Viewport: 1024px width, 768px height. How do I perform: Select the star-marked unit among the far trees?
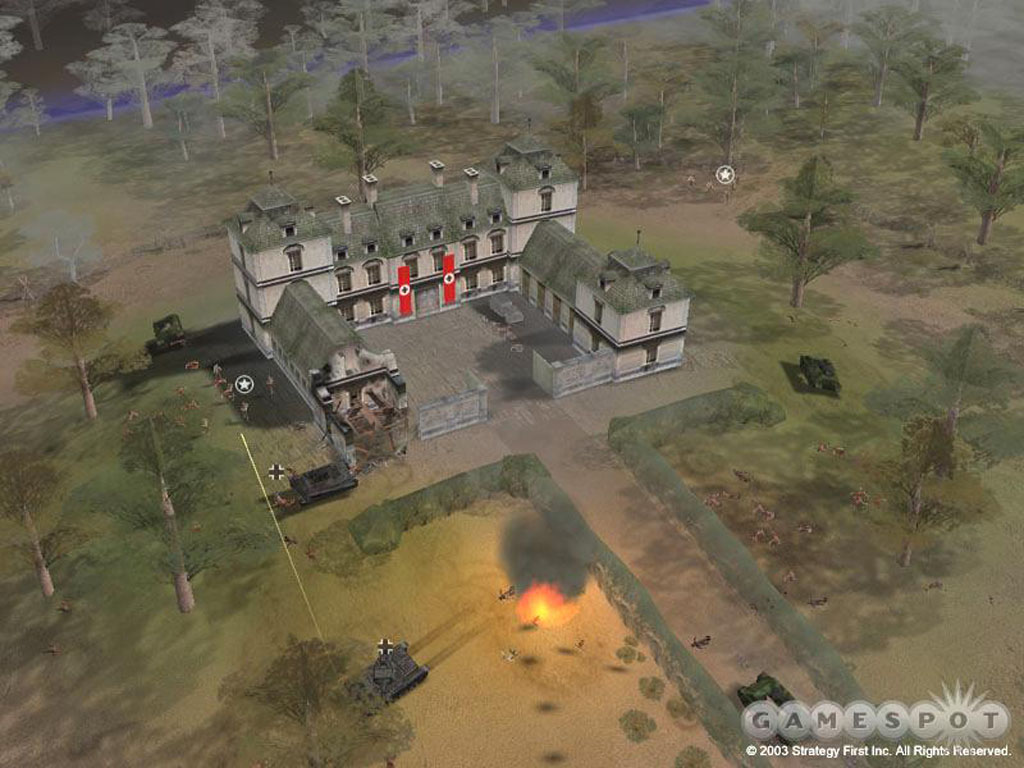[x=725, y=175]
